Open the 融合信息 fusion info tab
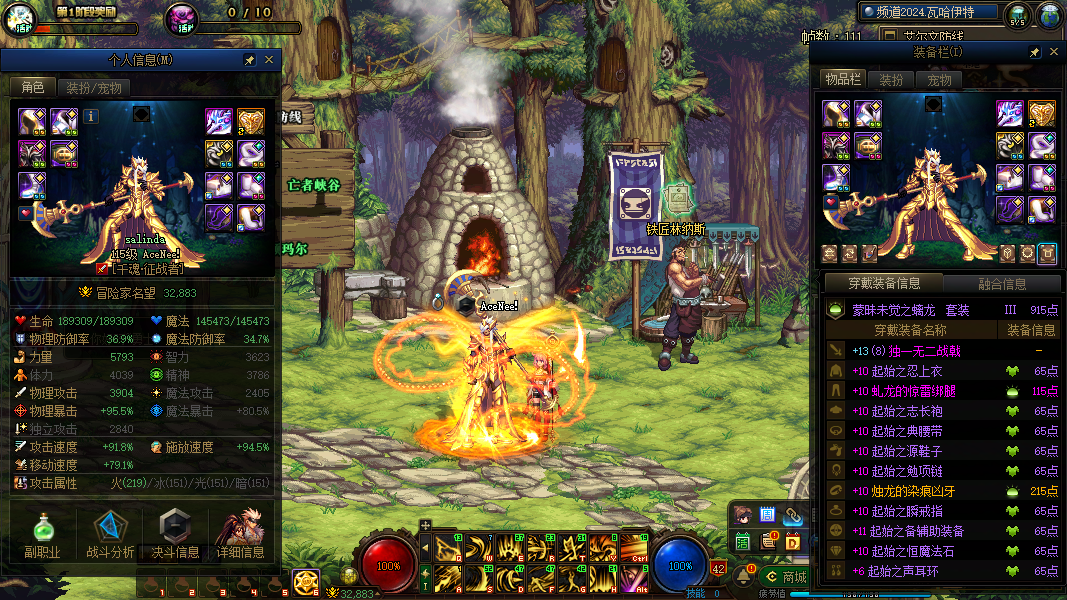The width and height of the screenshot is (1067, 600). pyautogui.click(x=1001, y=283)
